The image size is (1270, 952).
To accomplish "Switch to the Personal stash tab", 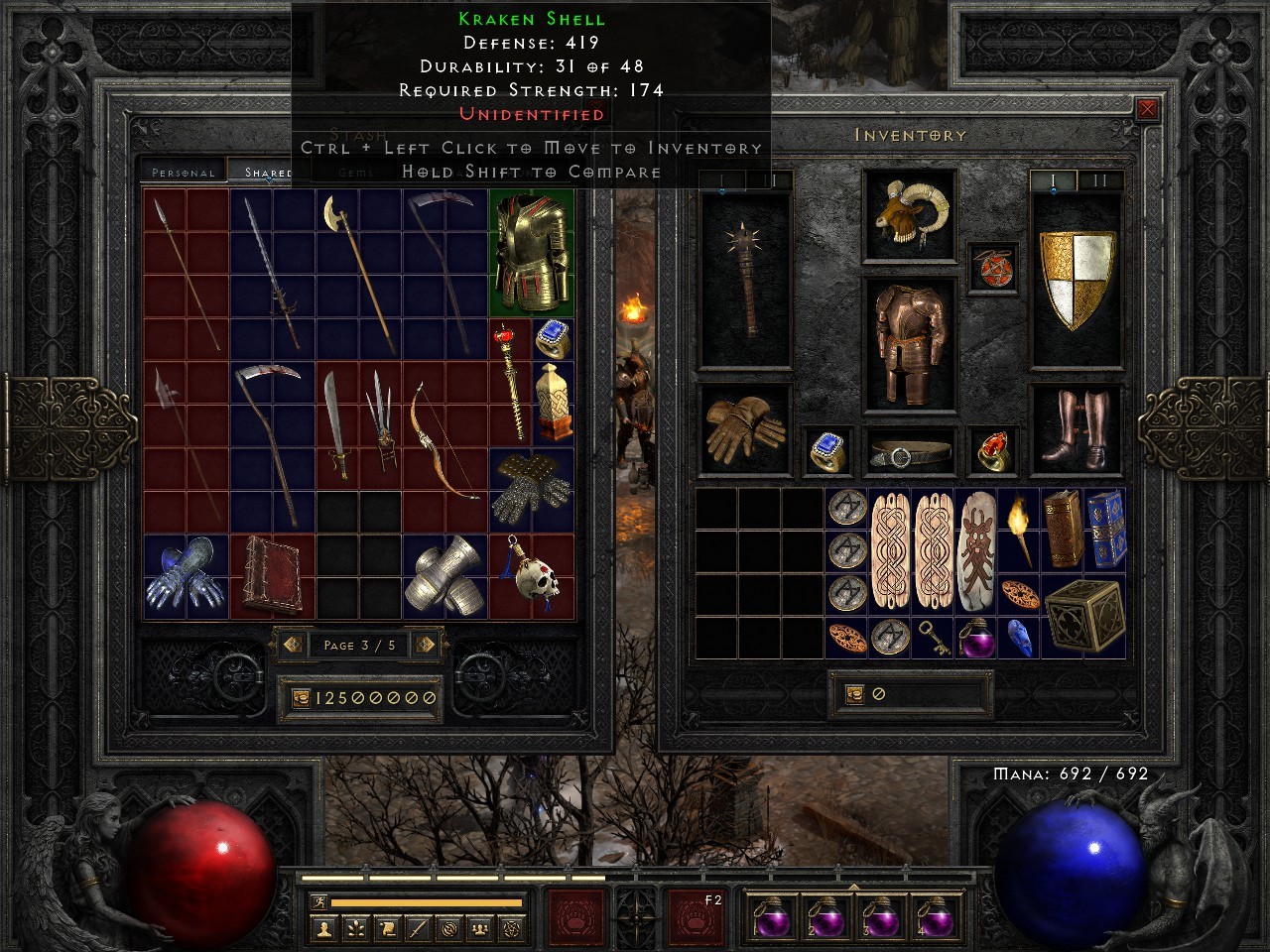I will point(184,172).
